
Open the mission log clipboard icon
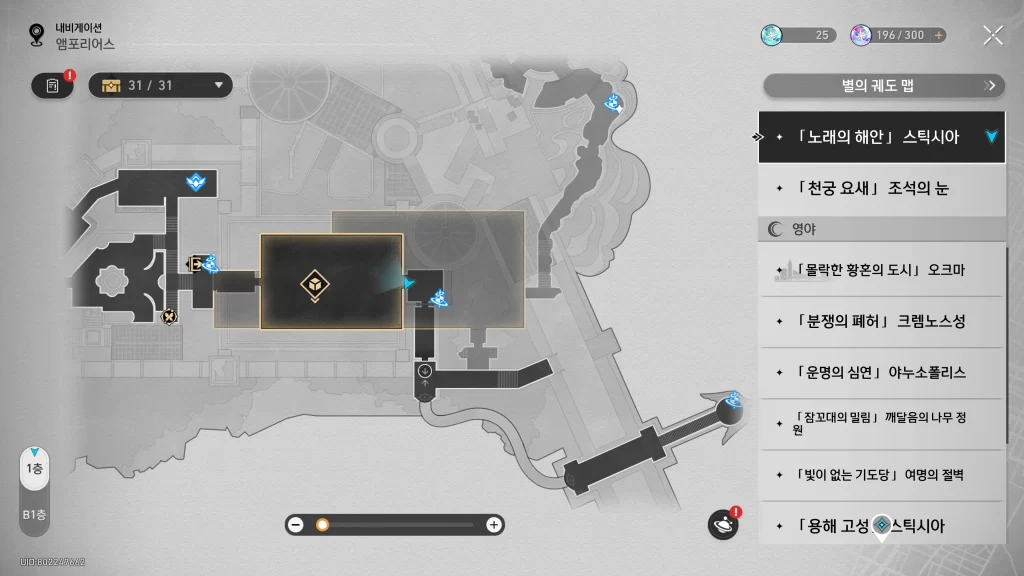(52, 86)
